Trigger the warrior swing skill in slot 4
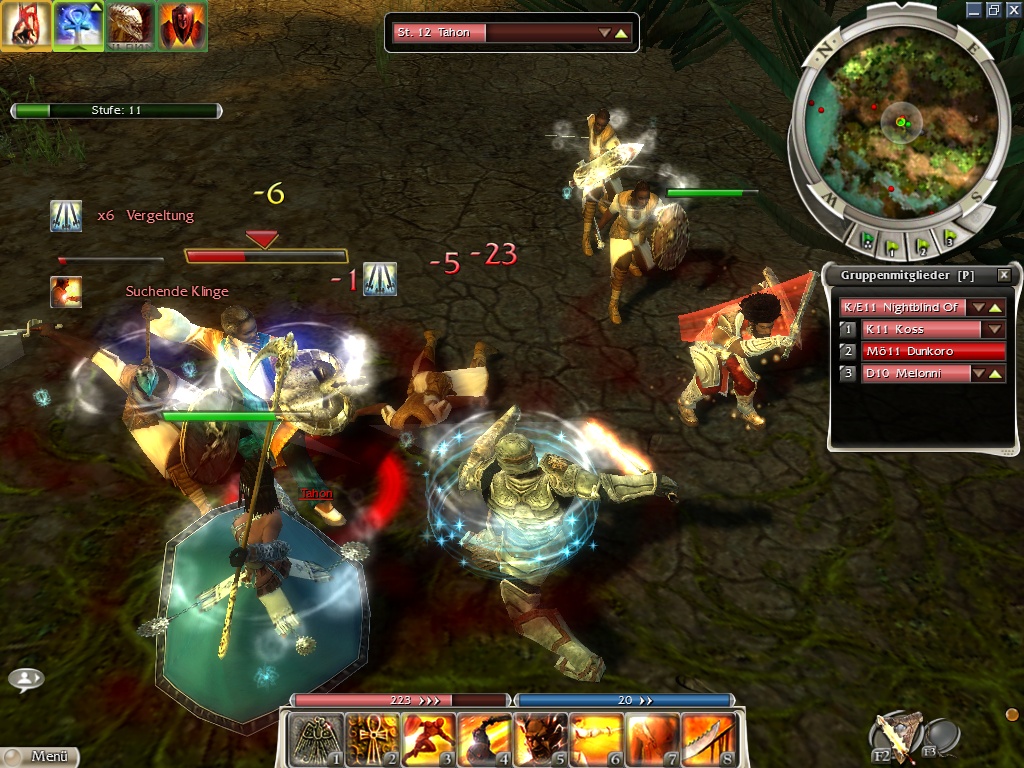 point(484,739)
